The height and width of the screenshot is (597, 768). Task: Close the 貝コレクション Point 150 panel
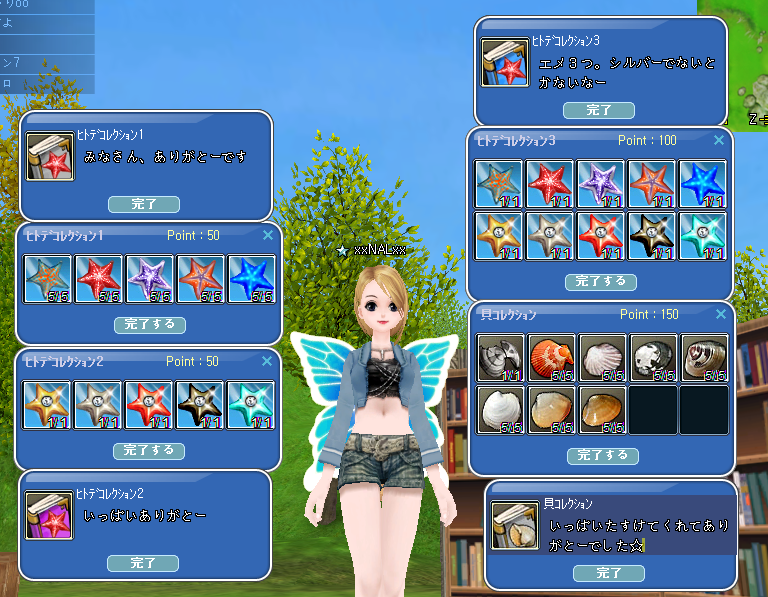coord(719,314)
